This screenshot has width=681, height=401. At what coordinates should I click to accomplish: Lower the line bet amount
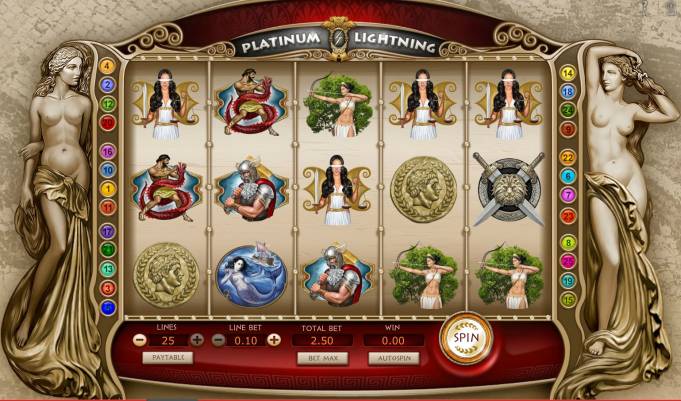[x=218, y=340]
